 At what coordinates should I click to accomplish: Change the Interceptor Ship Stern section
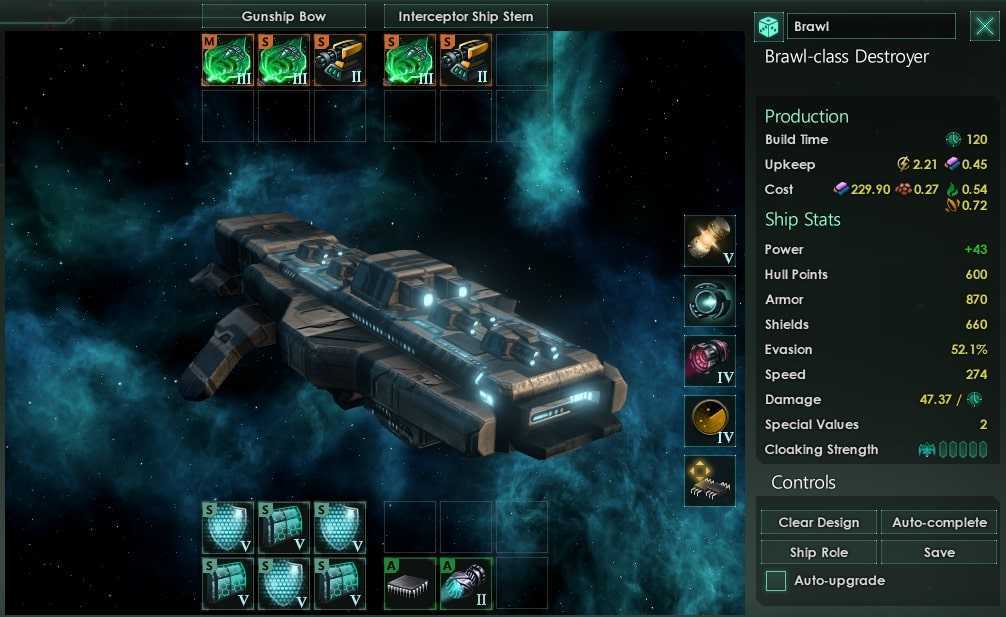tap(465, 16)
